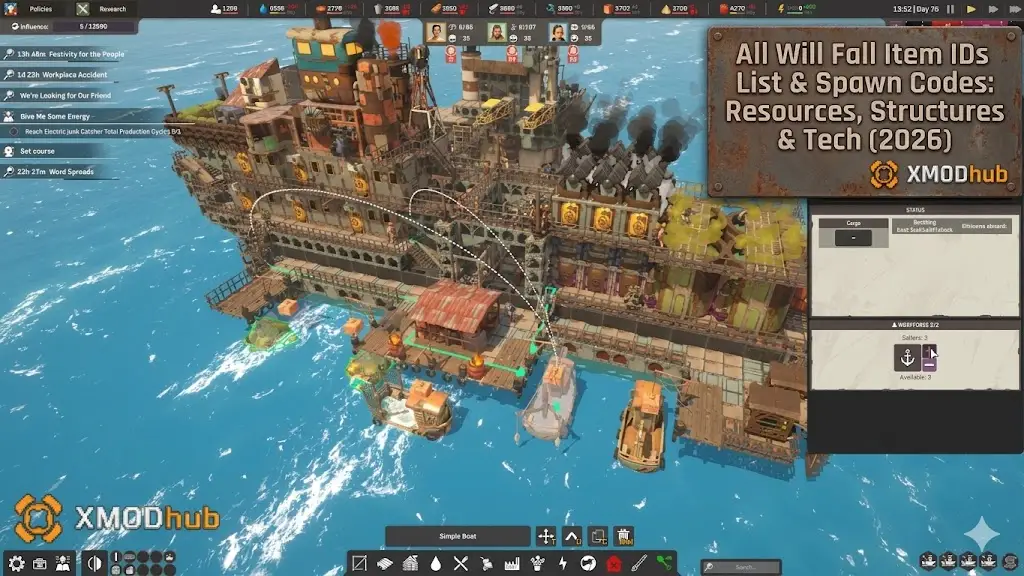
Task: Open the Workplace Accident notification
Action: [x=58, y=75]
